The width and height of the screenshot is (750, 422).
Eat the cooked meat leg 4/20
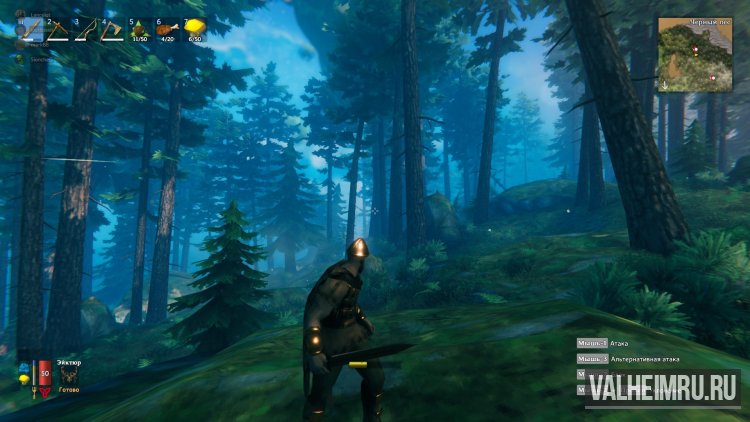click(x=167, y=29)
